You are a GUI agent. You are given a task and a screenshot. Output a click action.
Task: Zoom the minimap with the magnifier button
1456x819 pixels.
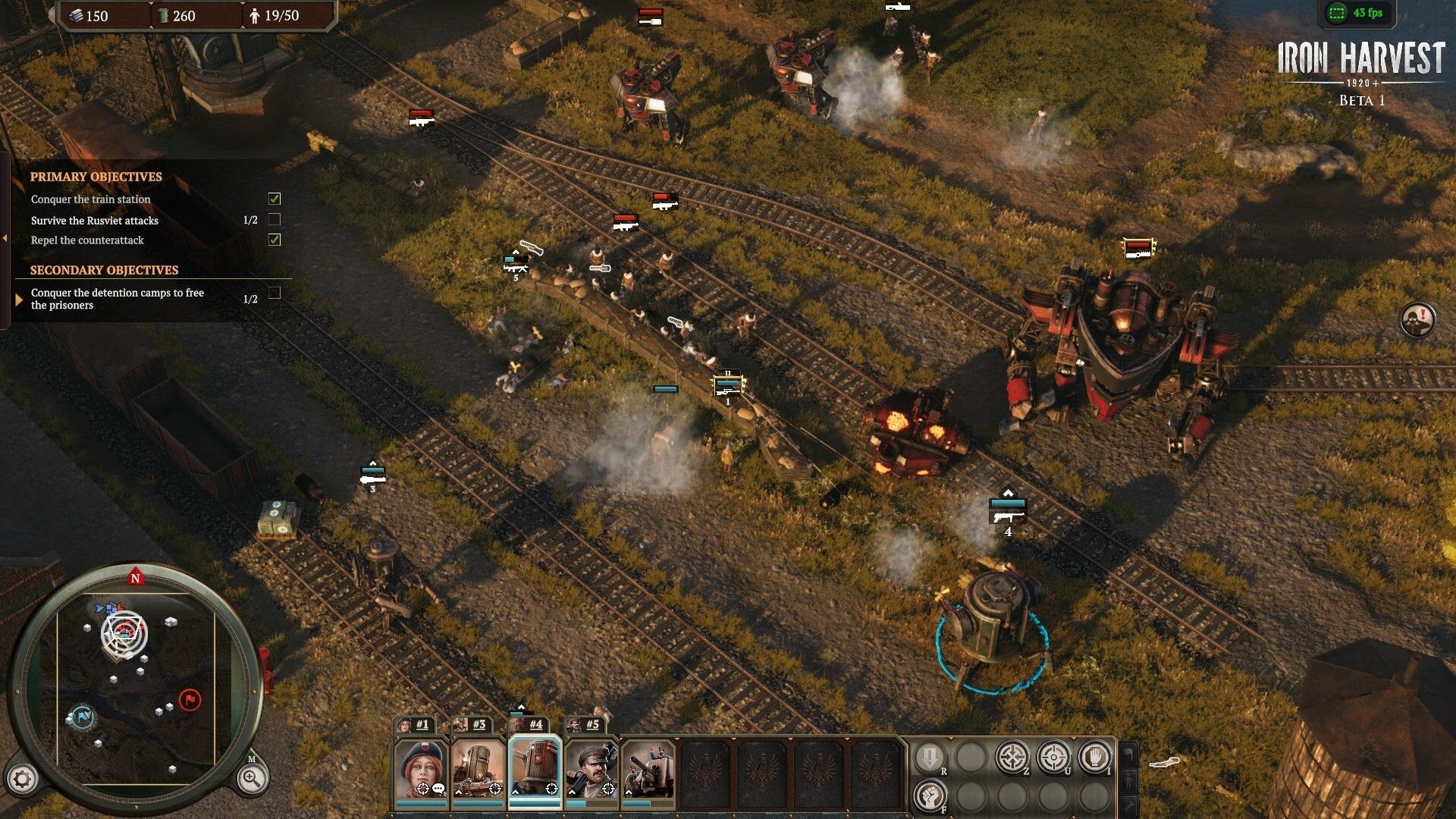pos(251,778)
